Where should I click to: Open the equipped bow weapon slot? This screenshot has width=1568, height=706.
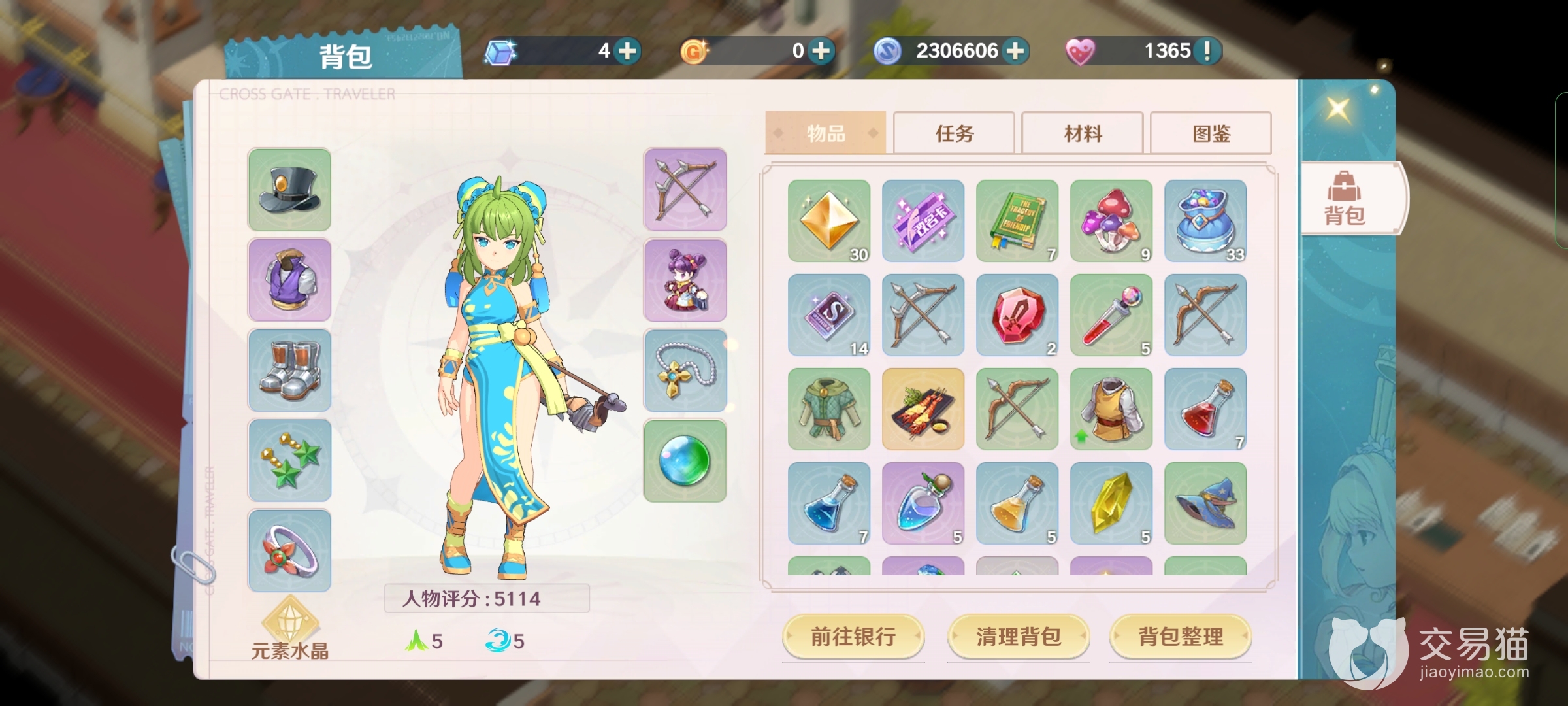pyautogui.click(x=685, y=190)
